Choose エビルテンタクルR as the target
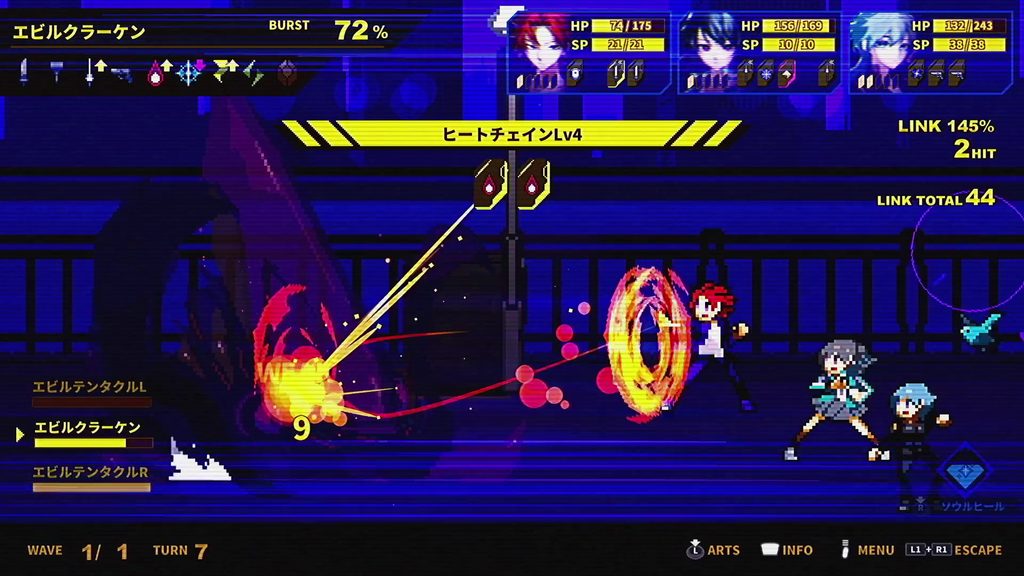This screenshot has width=1024, height=576. tap(90, 471)
